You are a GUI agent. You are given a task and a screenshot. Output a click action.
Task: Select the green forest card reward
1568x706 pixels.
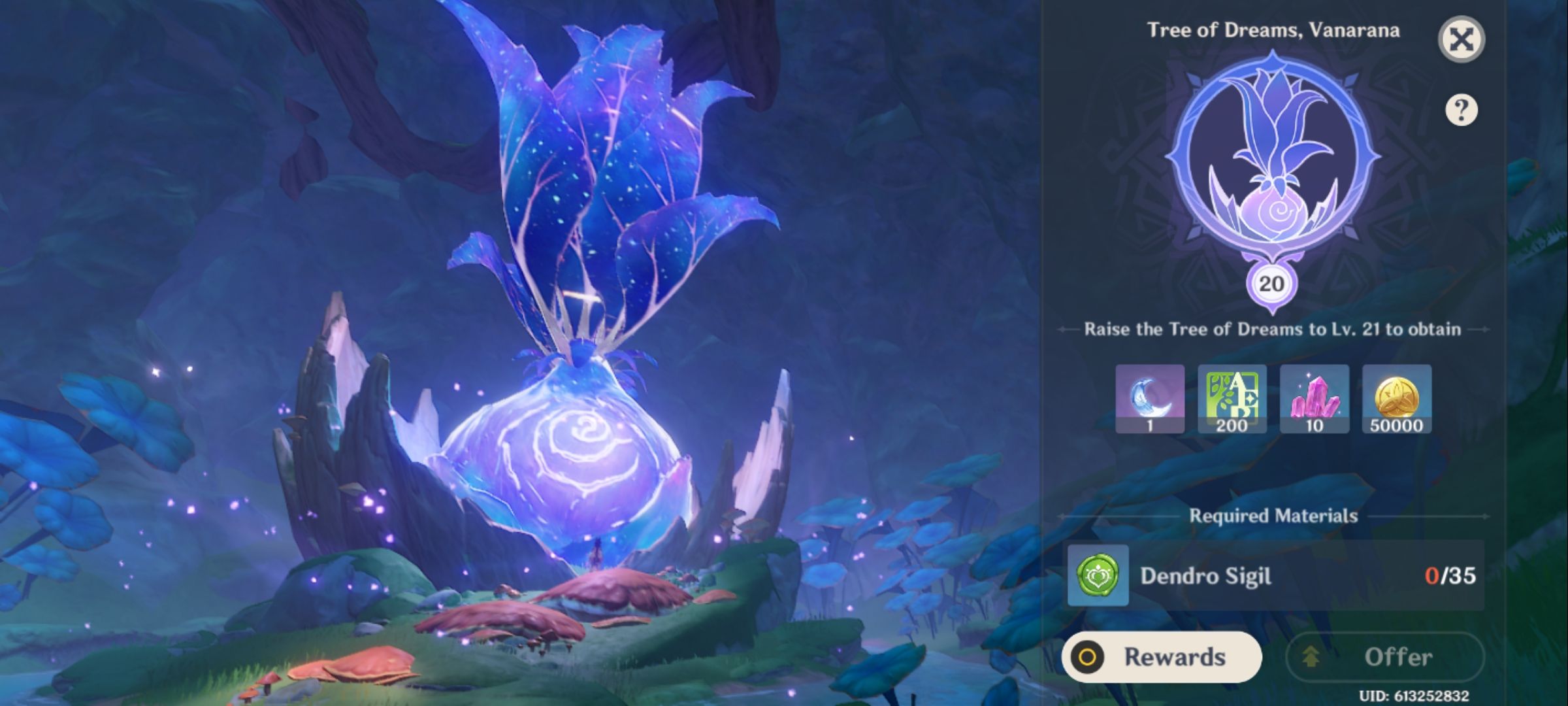click(1232, 399)
